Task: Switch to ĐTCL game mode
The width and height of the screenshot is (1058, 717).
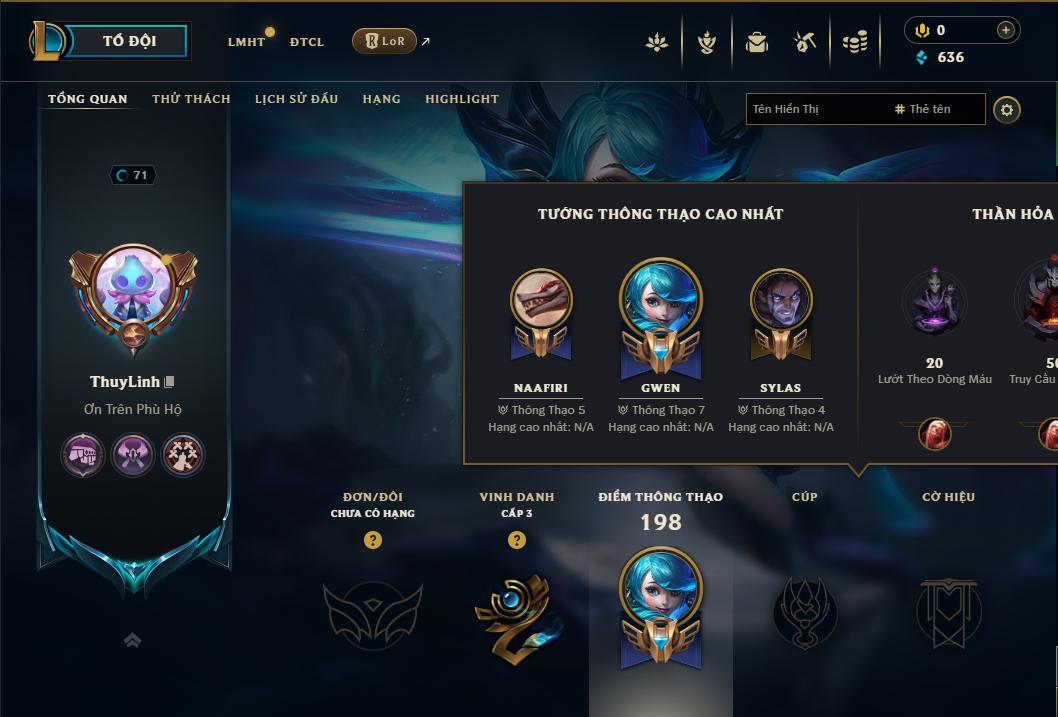Action: [307, 42]
